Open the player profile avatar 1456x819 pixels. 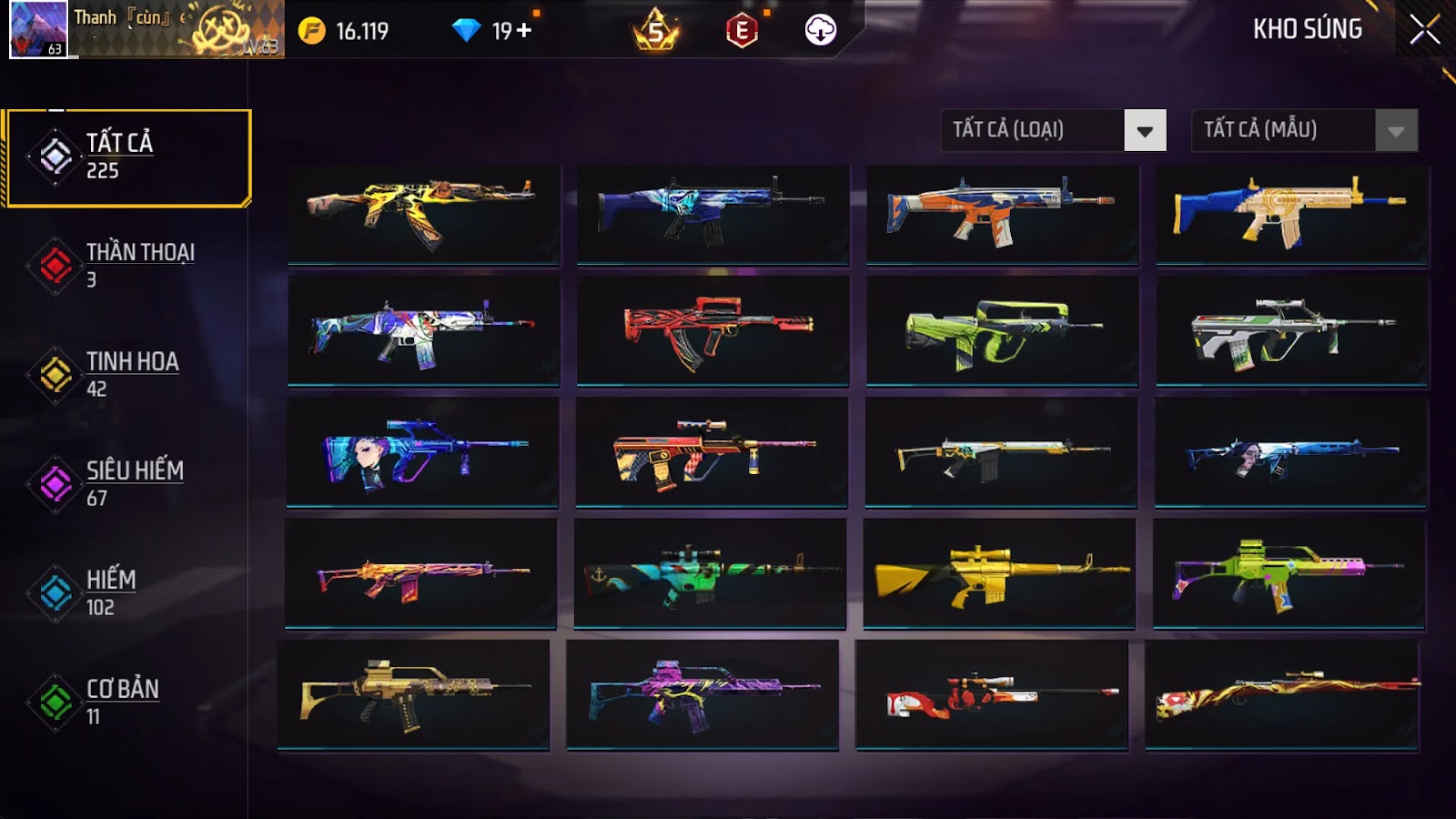point(38,29)
